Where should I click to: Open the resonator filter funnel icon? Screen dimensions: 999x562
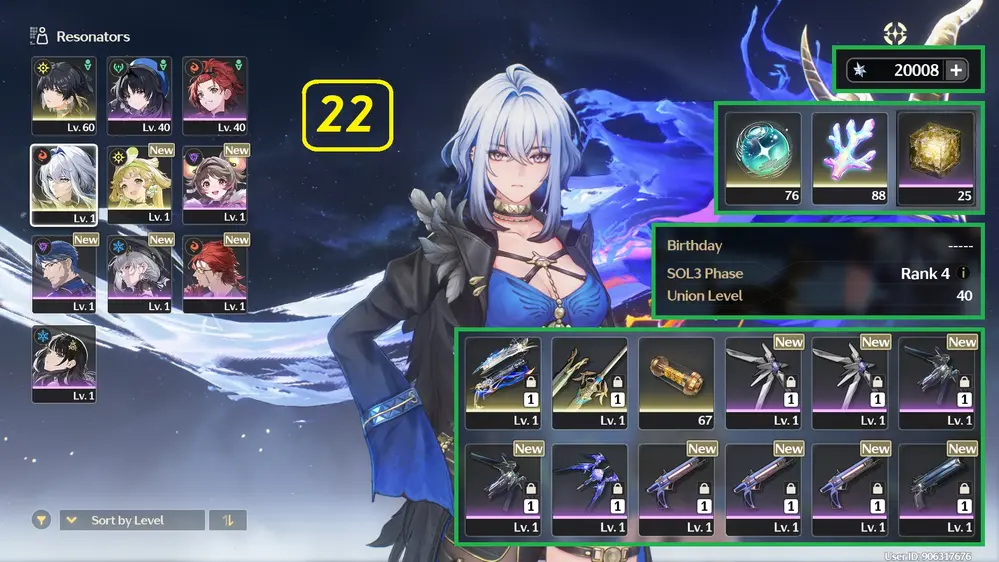tap(41, 520)
